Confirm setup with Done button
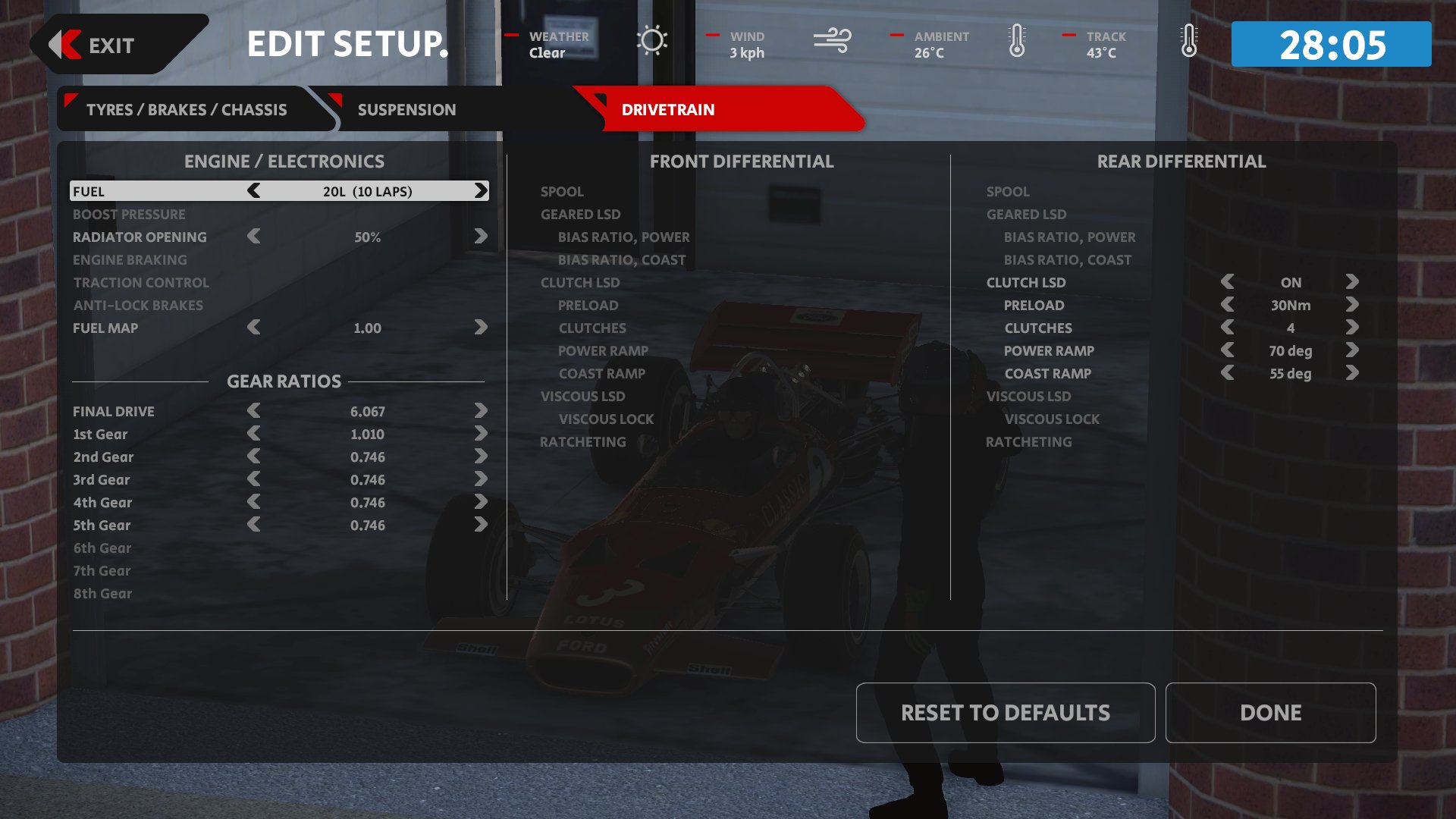1456x819 pixels. [1270, 713]
